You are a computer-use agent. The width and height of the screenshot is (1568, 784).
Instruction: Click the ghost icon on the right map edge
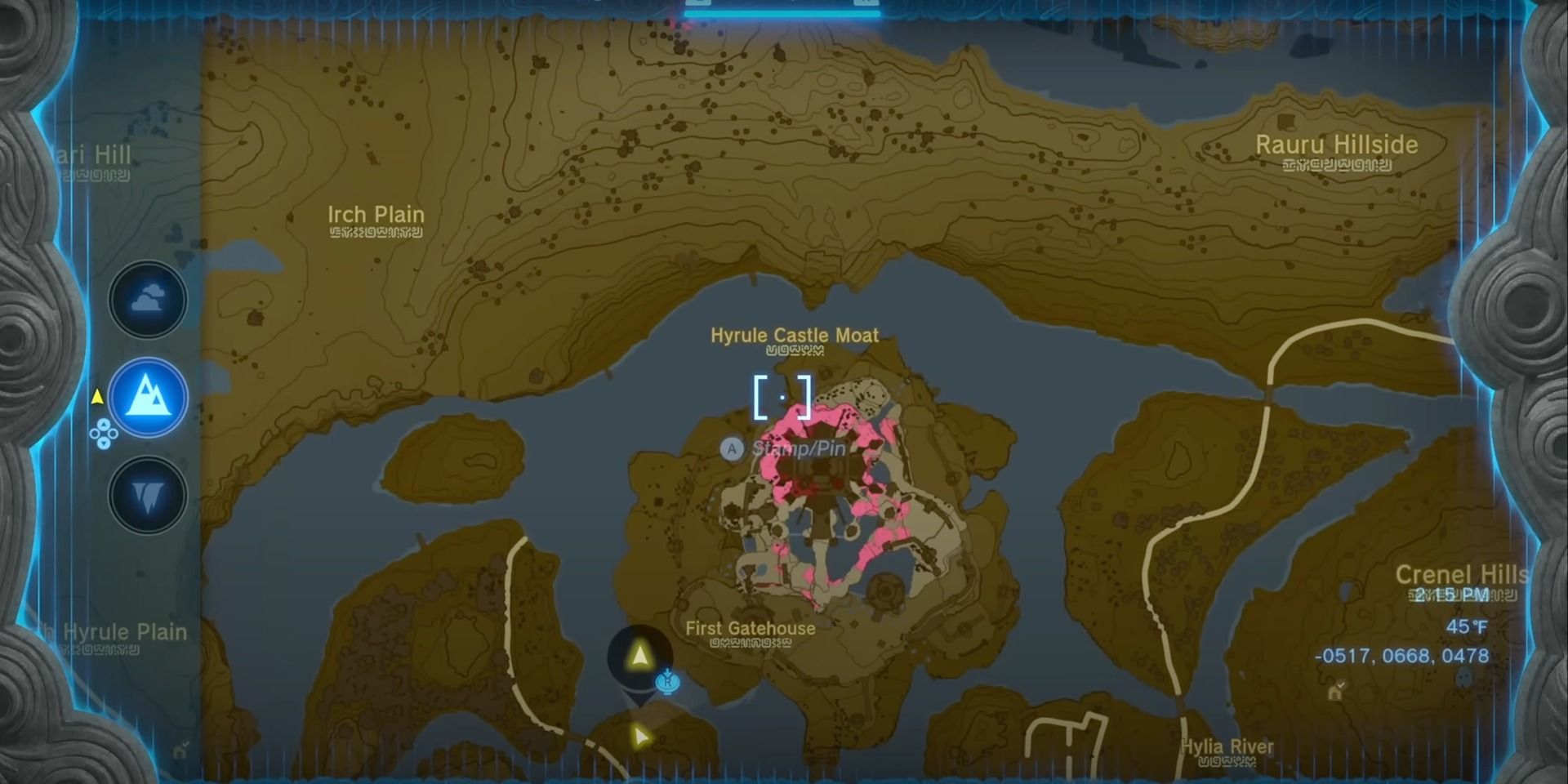pyautogui.click(x=1463, y=677)
